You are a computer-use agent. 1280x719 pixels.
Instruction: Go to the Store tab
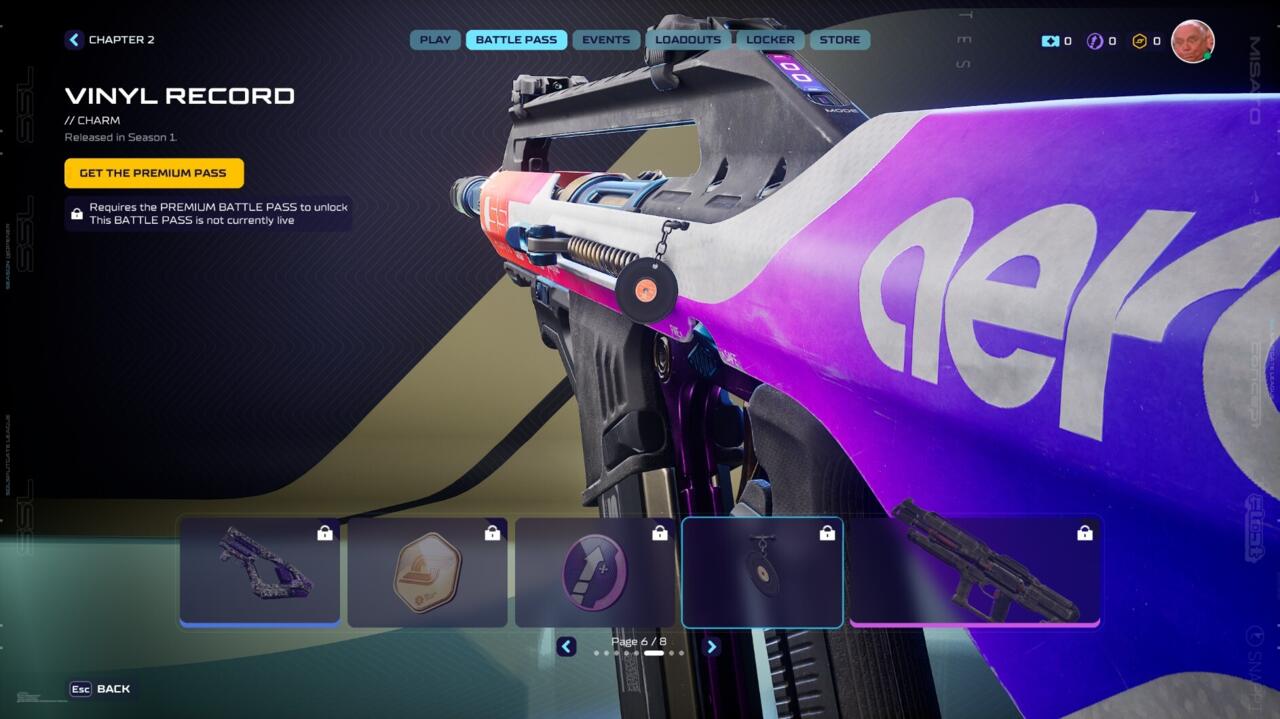point(840,40)
